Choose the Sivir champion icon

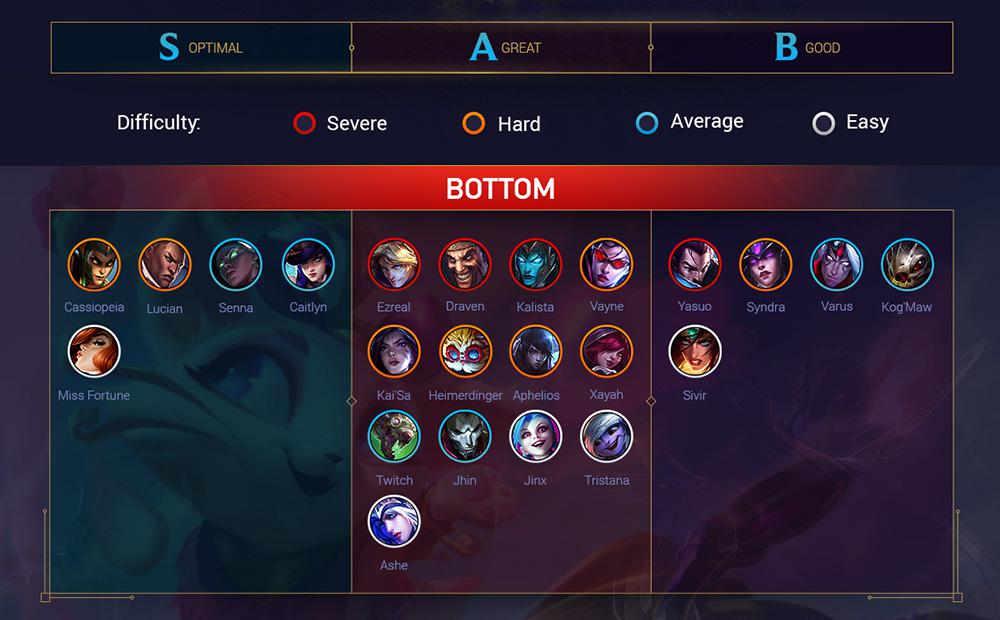click(694, 352)
